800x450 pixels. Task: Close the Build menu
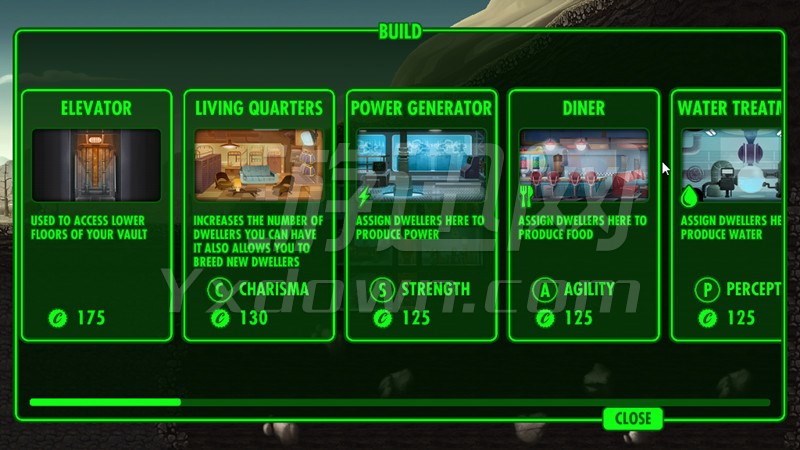[x=633, y=418]
